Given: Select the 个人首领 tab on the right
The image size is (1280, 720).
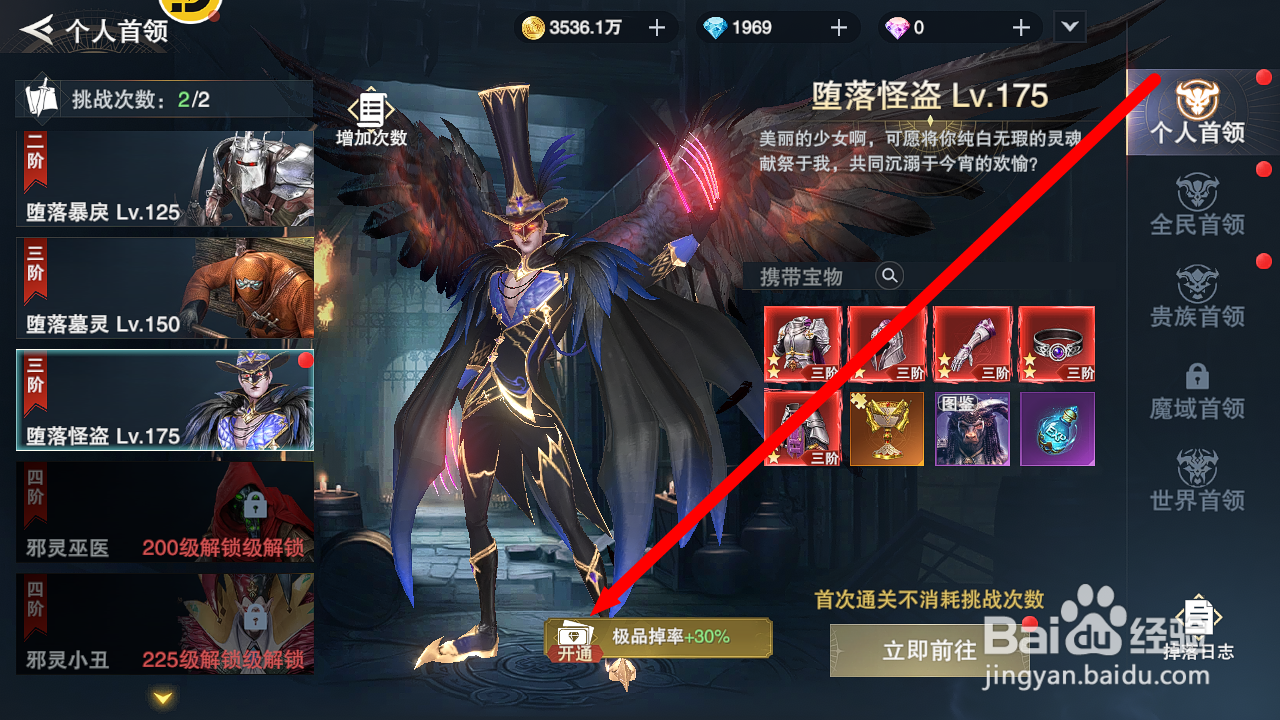Looking at the screenshot, I should pyautogui.click(x=1197, y=115).
